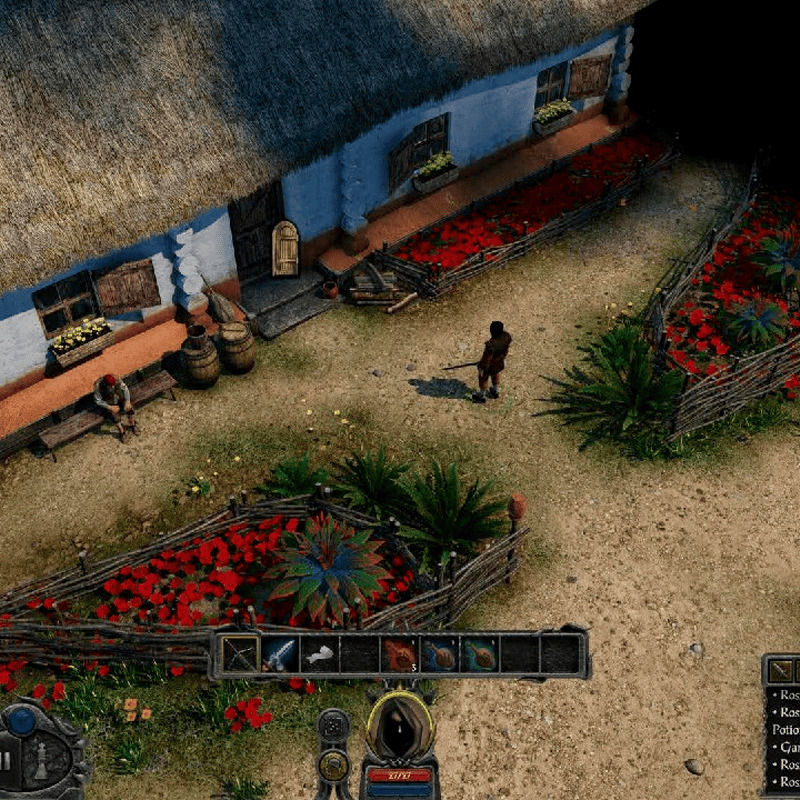Use the blue-background potion flask
The height and width of the screenshot is (800, 800).
440,655
